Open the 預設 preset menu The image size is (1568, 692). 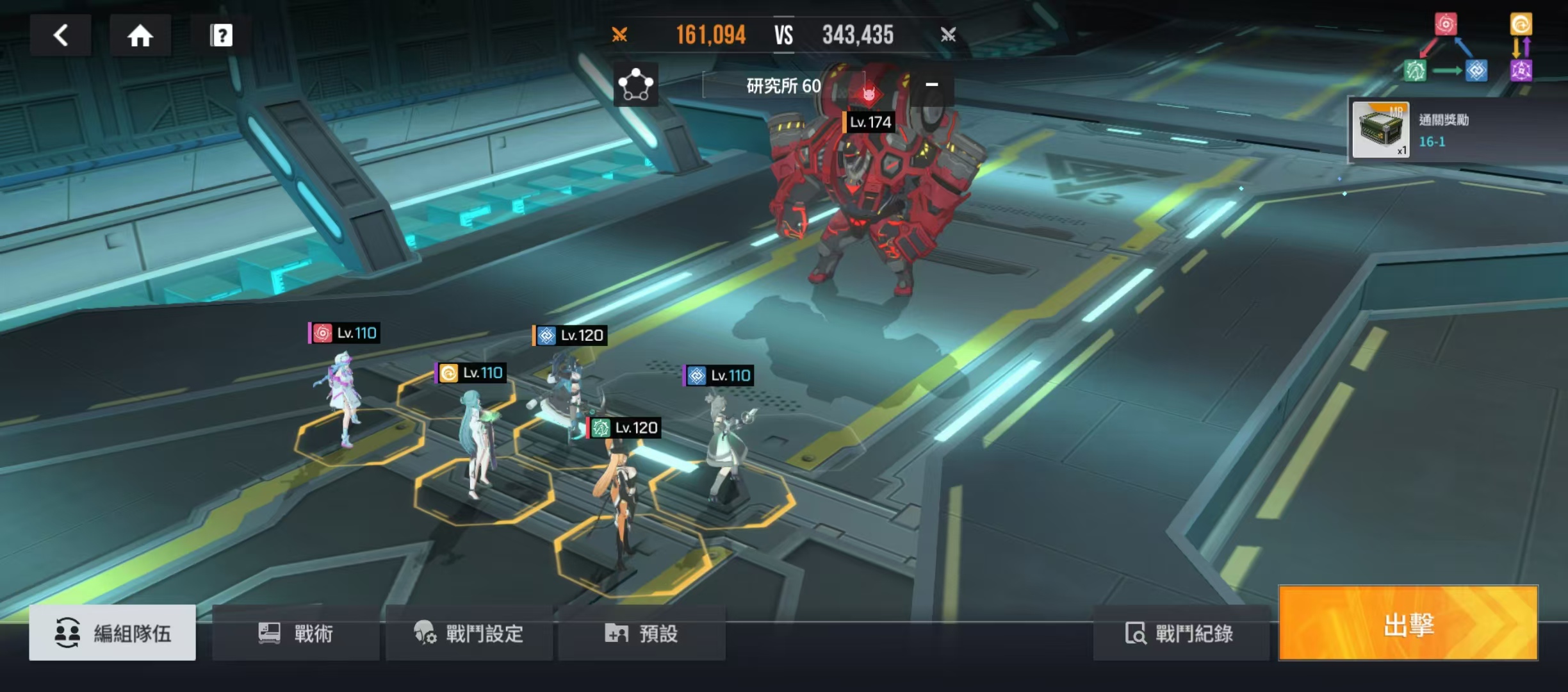(x=642, y=633)
